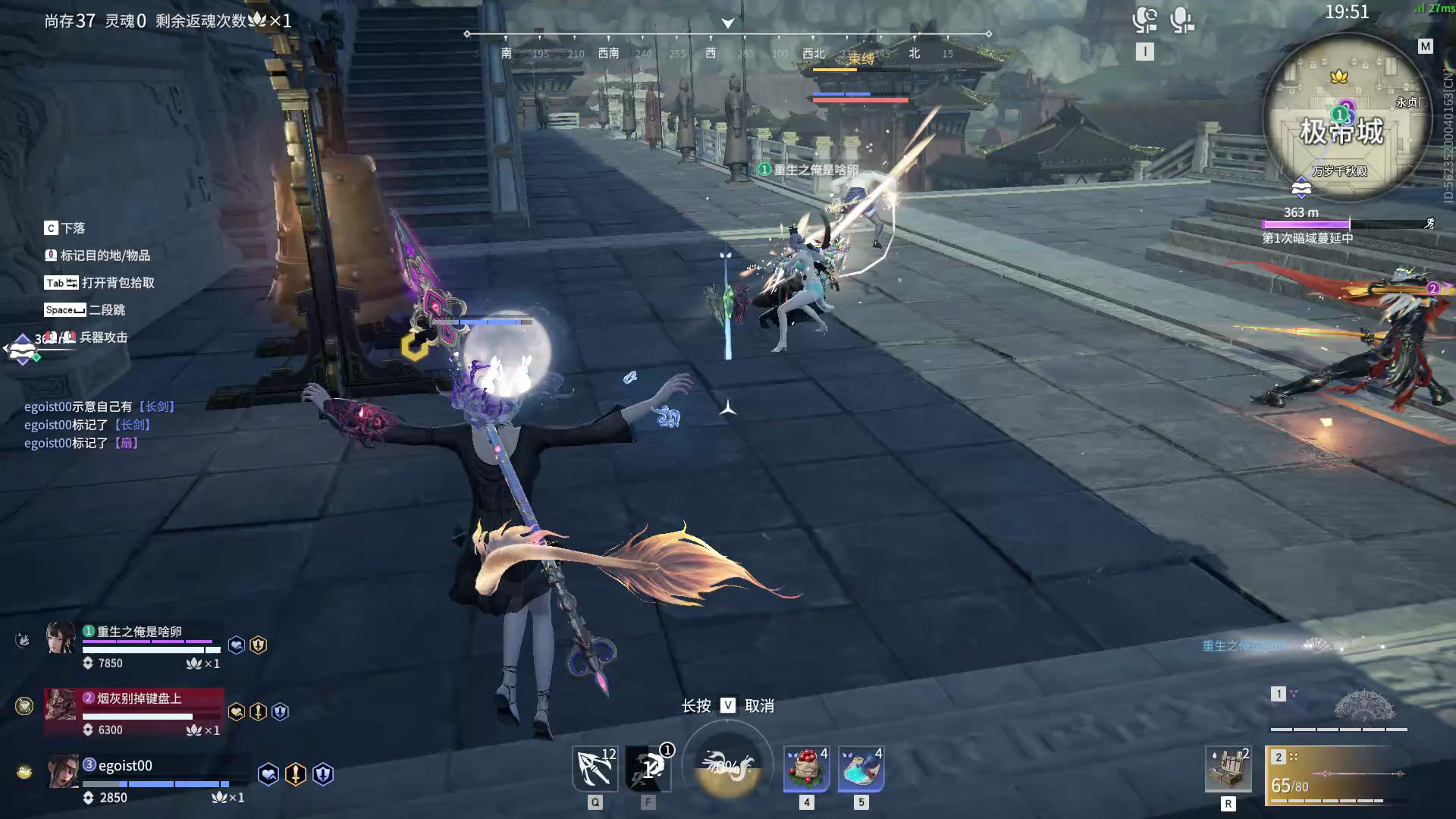Use the blue armor powder item
Viewport: 1456px width, 819px height.
click(861, 768)
